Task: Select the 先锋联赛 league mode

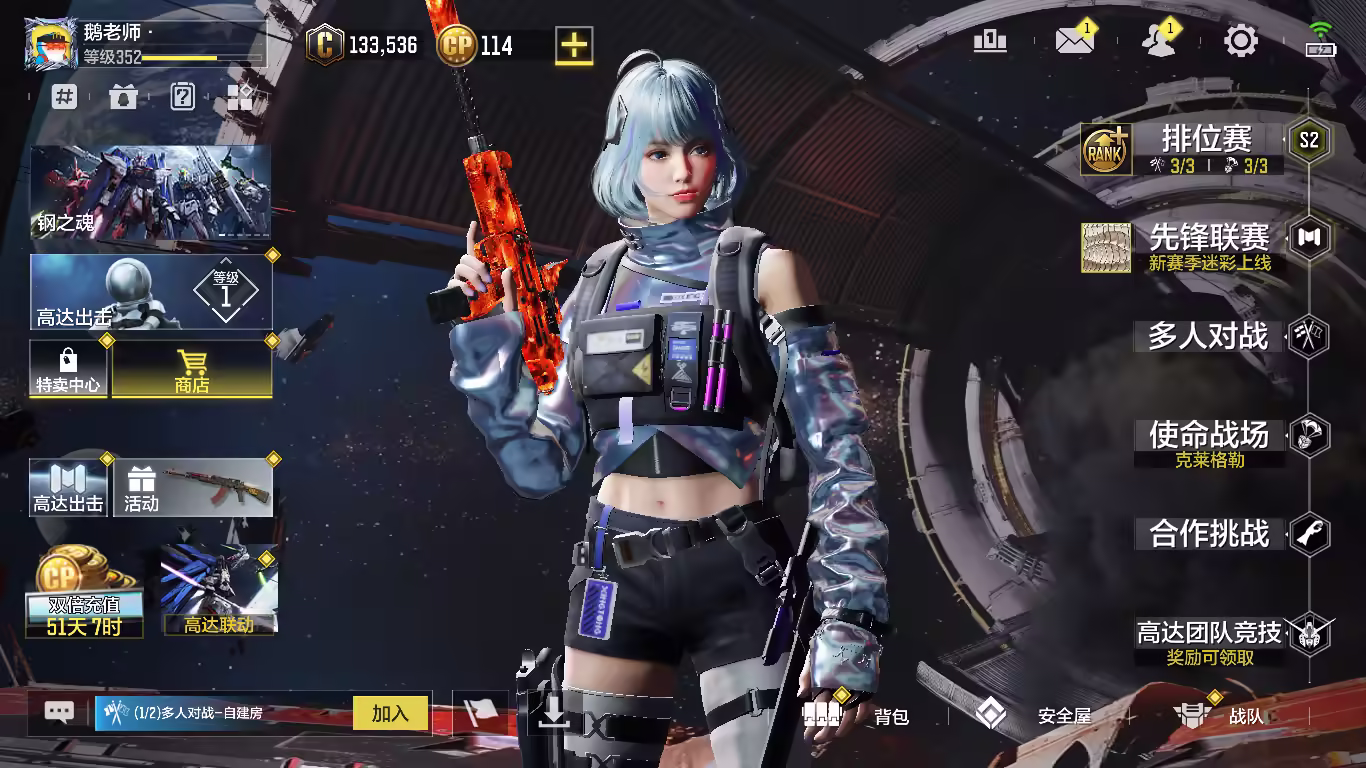Action: pos(1208,238)
